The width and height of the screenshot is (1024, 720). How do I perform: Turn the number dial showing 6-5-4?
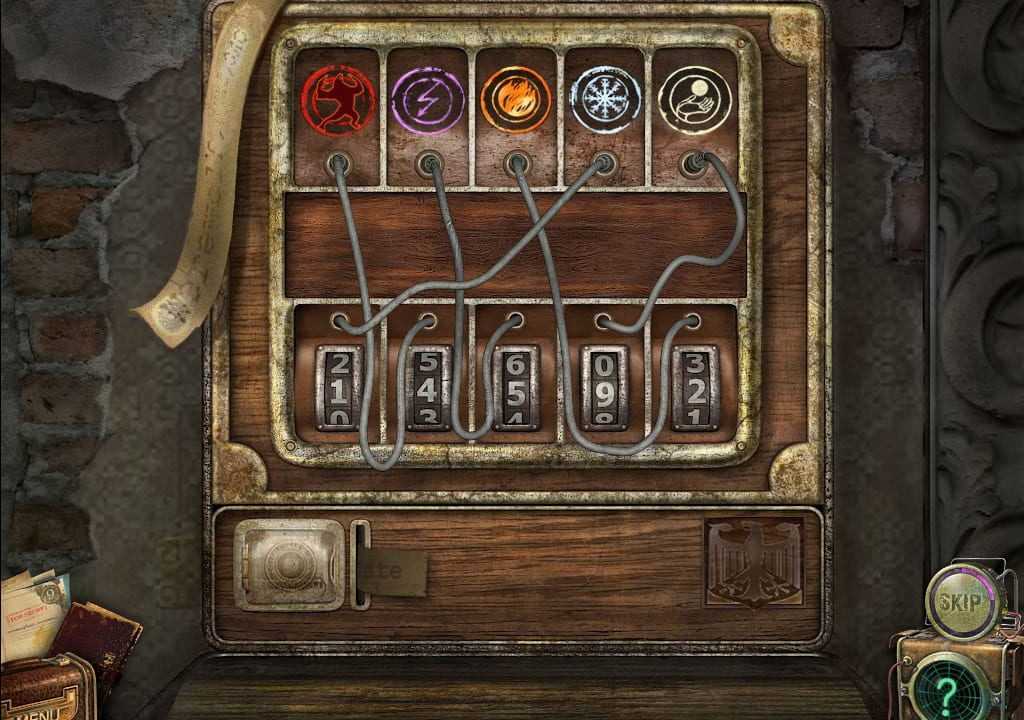point(516,388)
